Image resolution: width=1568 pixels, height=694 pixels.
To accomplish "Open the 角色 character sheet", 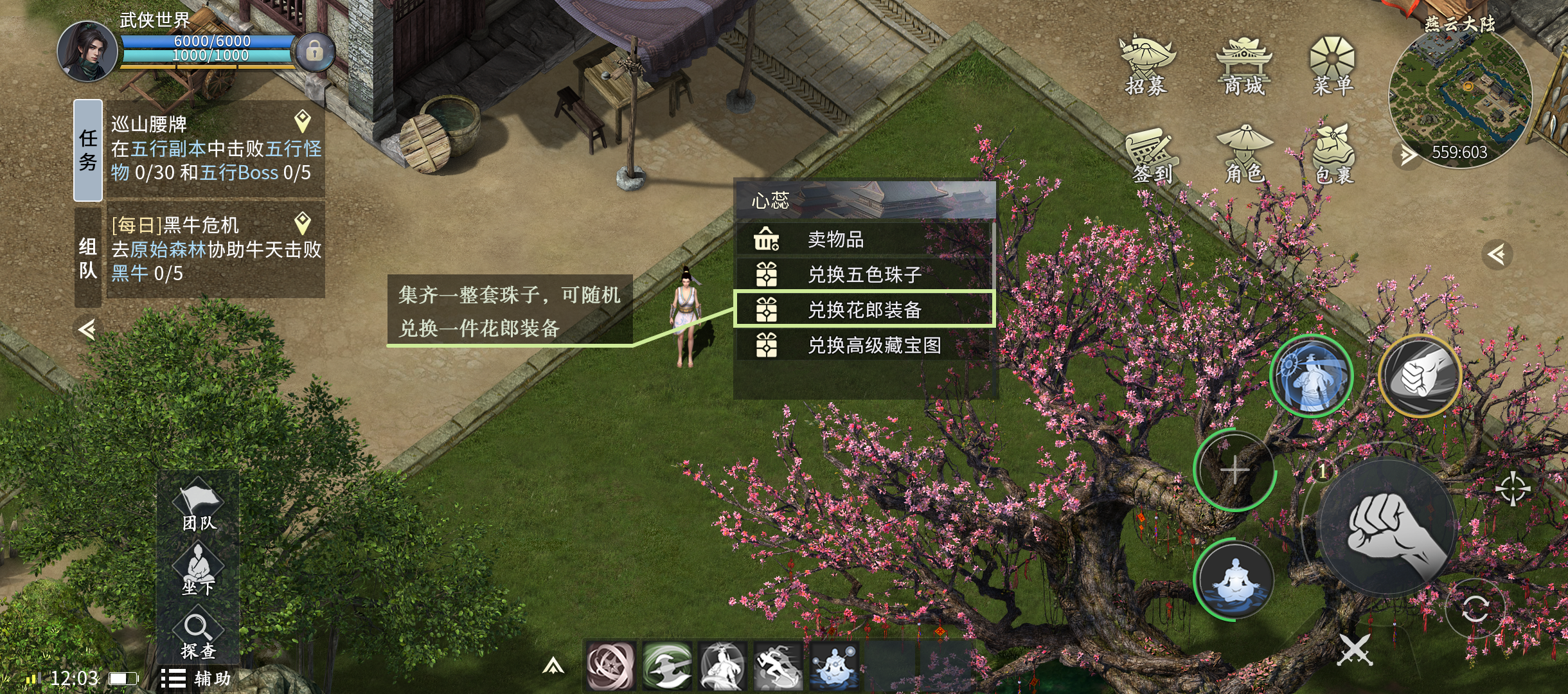I will tap(1244, 154).
